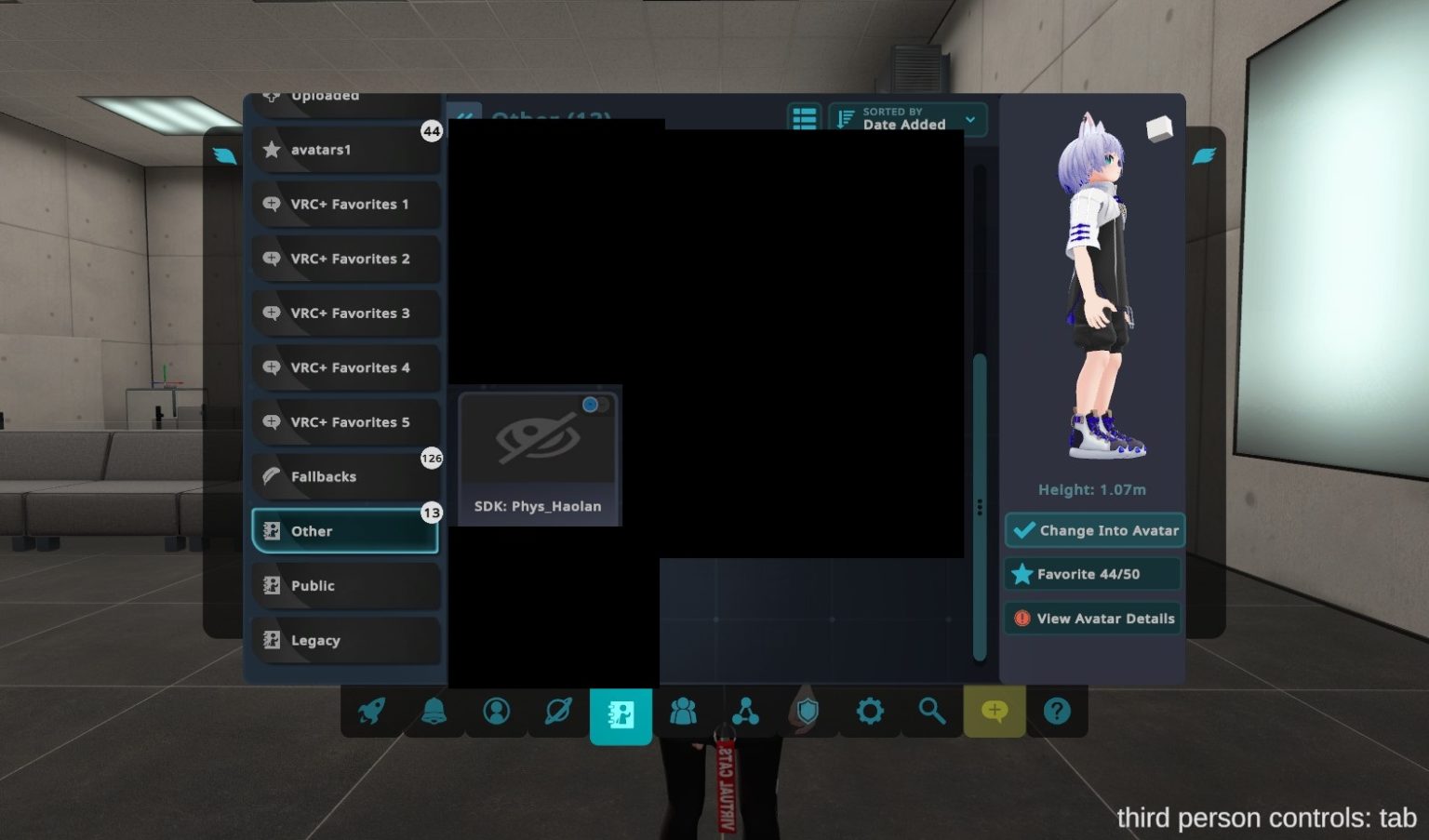Open help using the question mark icon
This screenshot has height=840, width=1429.
1057,712
